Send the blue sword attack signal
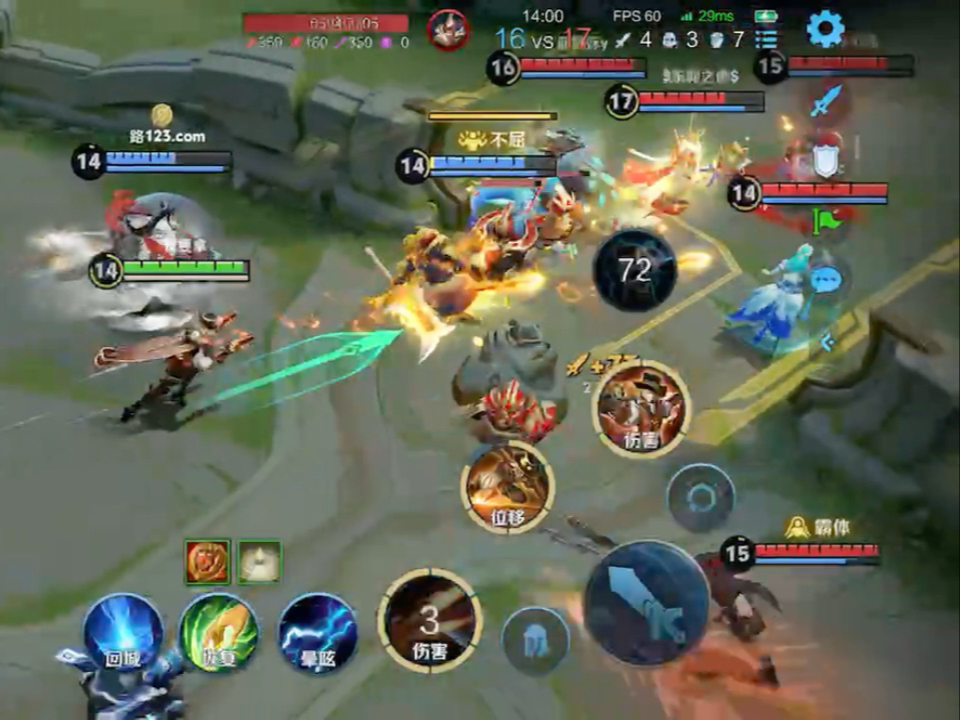Image resolution: width=960 pixels, height=721 pixels. click(x=826, y=102)
